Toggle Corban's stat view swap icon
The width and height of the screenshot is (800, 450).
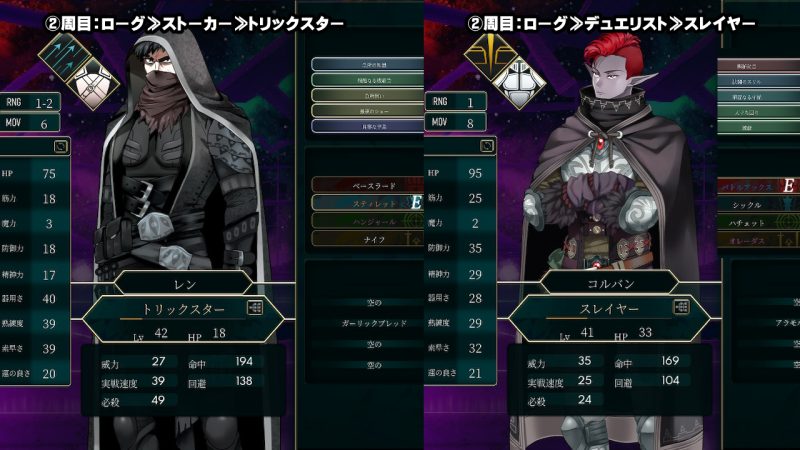click(486, 146)
